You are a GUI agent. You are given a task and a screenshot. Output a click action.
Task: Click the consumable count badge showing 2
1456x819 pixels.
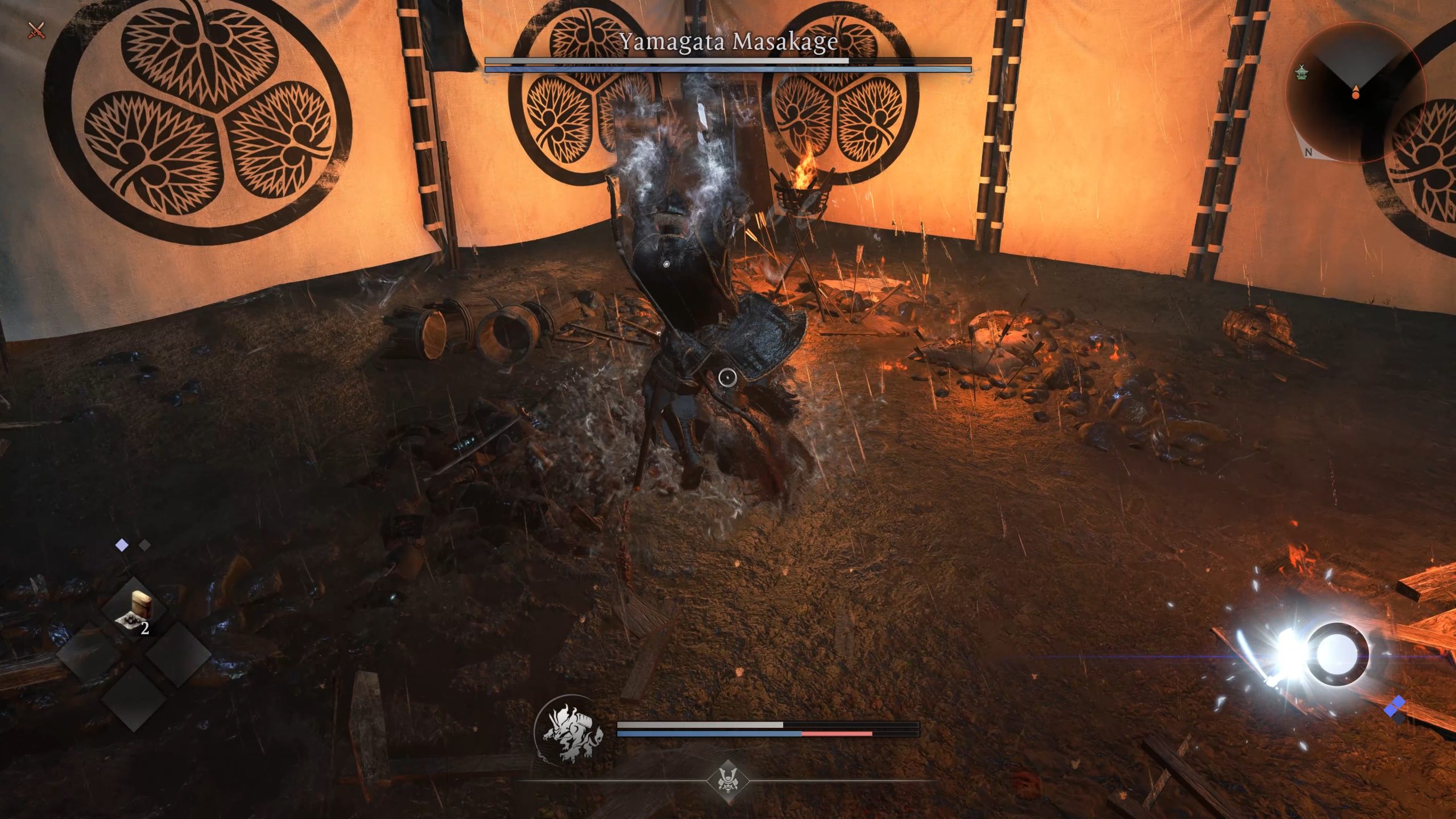[x=146, y=628]
